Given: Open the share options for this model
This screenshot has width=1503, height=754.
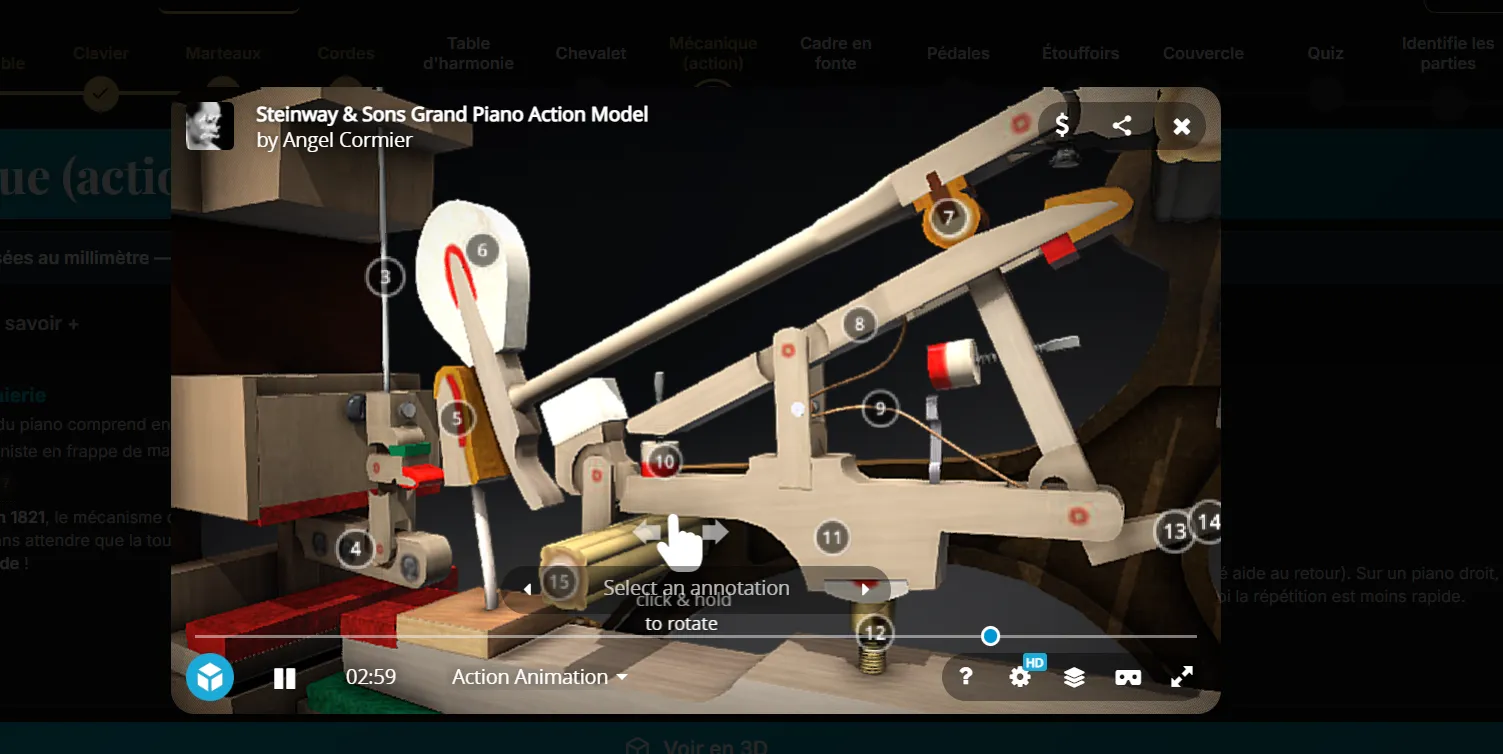Looking at the screenshot, I should point(1122,126).
